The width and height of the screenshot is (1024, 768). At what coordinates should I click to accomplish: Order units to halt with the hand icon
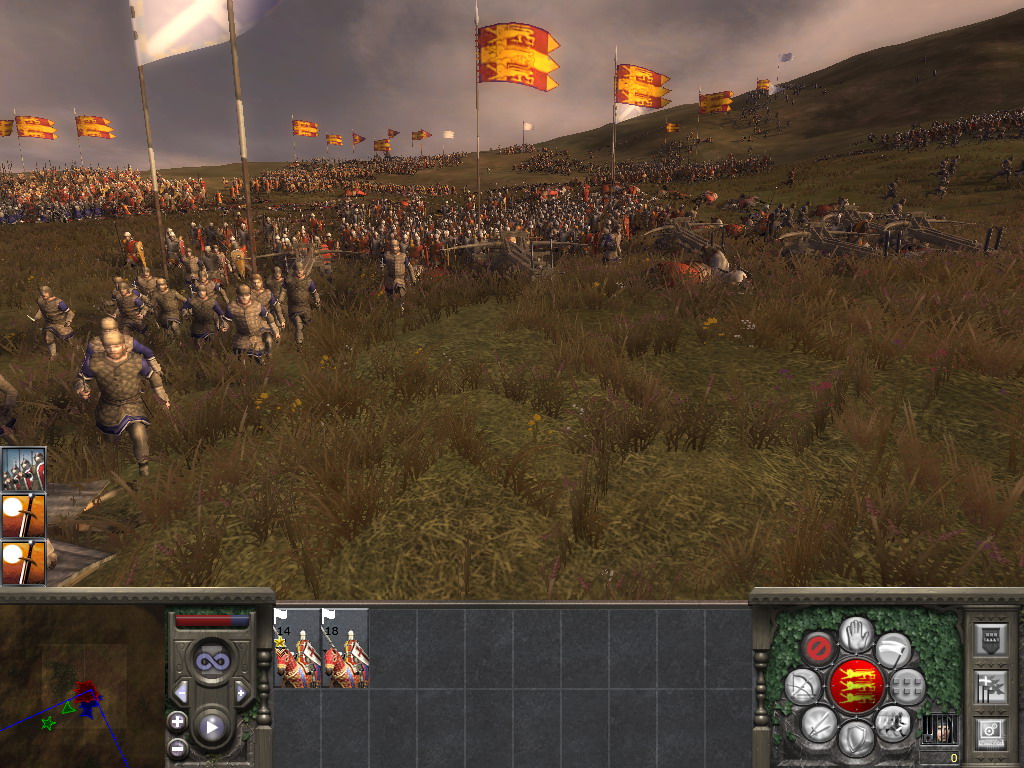(856, 633)
